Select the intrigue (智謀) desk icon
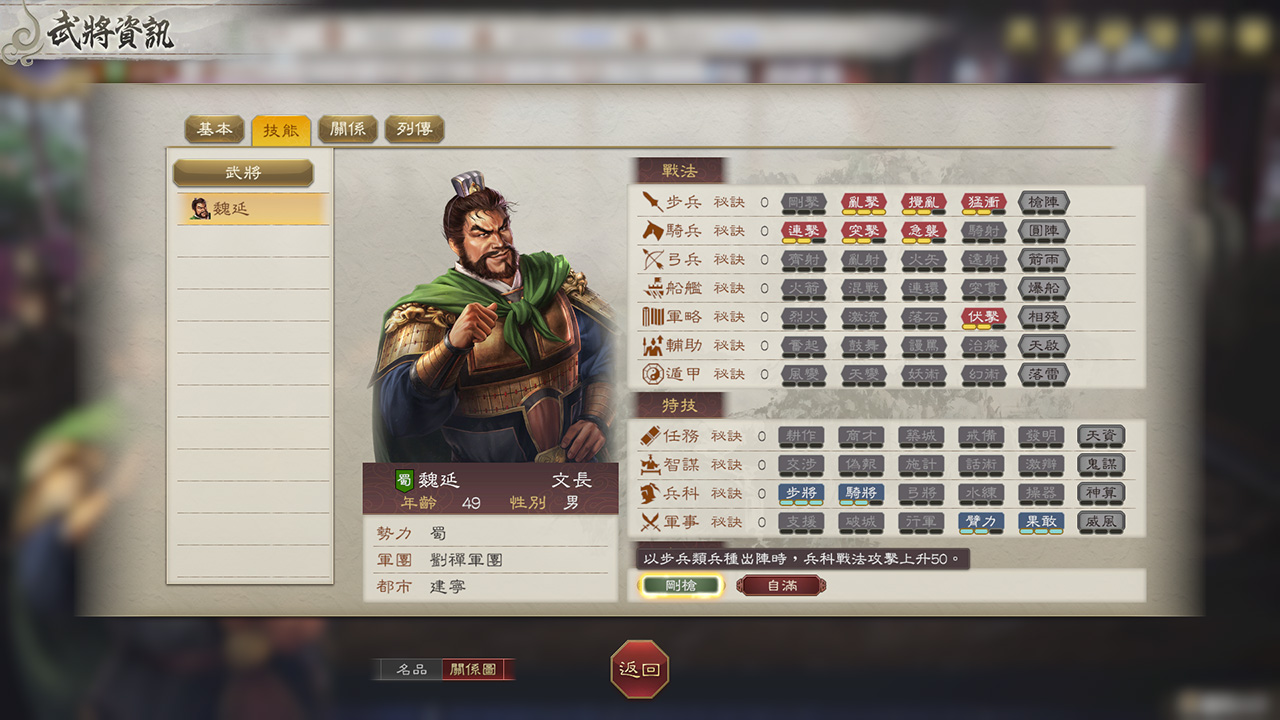1280x720 pixels. 653,464
